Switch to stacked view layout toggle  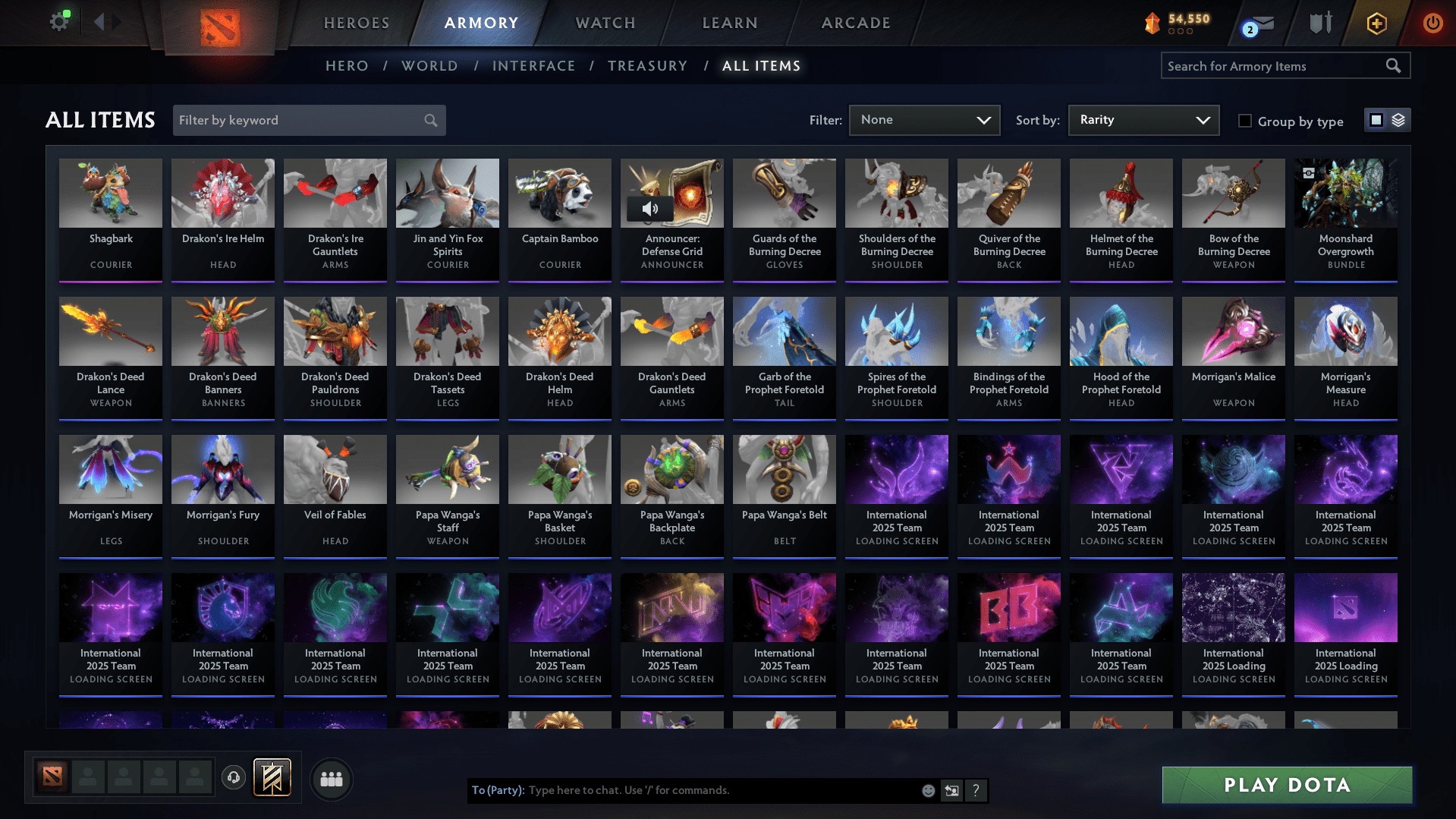point(1398,120)
